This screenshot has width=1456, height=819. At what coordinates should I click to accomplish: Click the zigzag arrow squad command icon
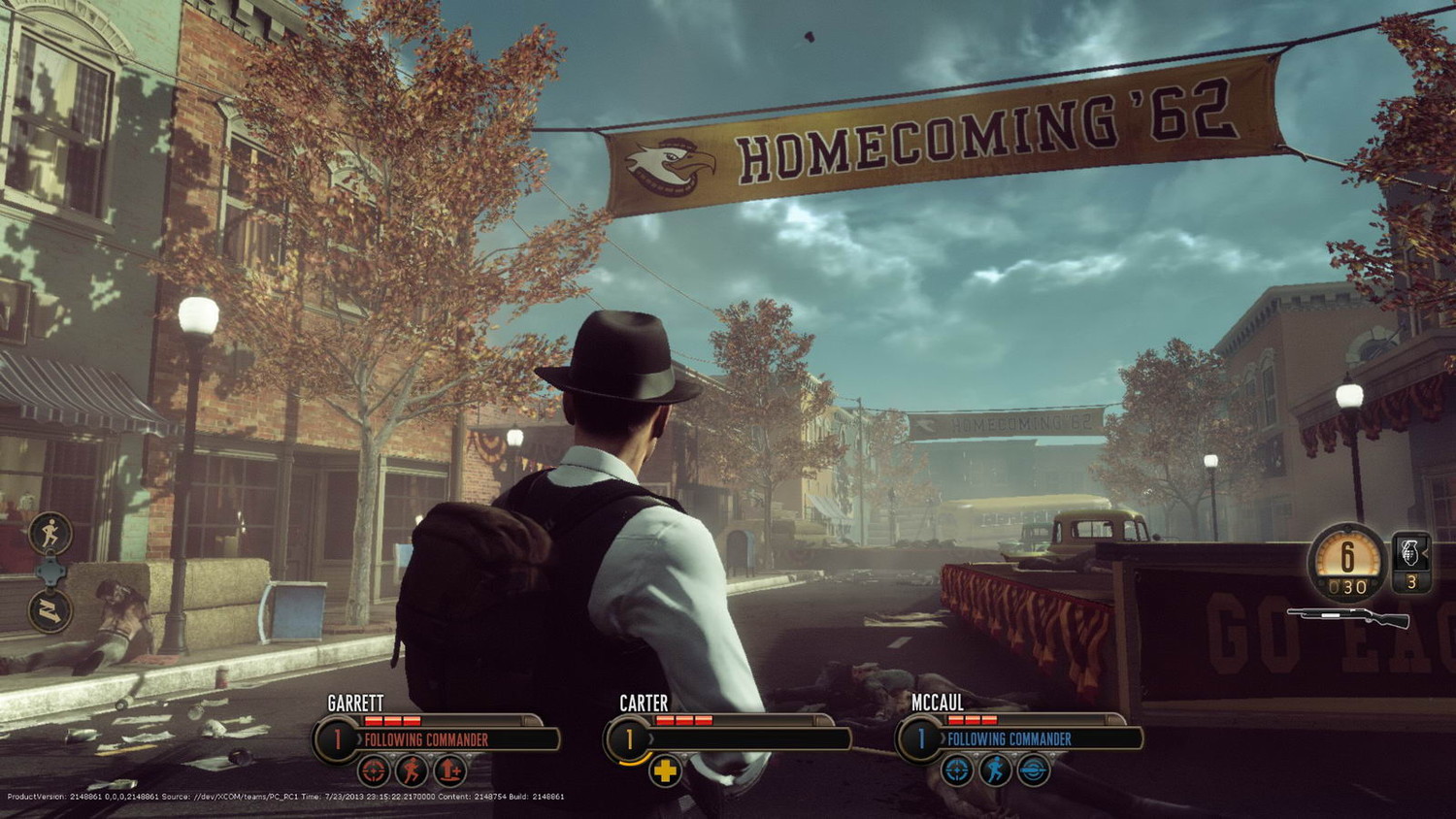[50, 610]
